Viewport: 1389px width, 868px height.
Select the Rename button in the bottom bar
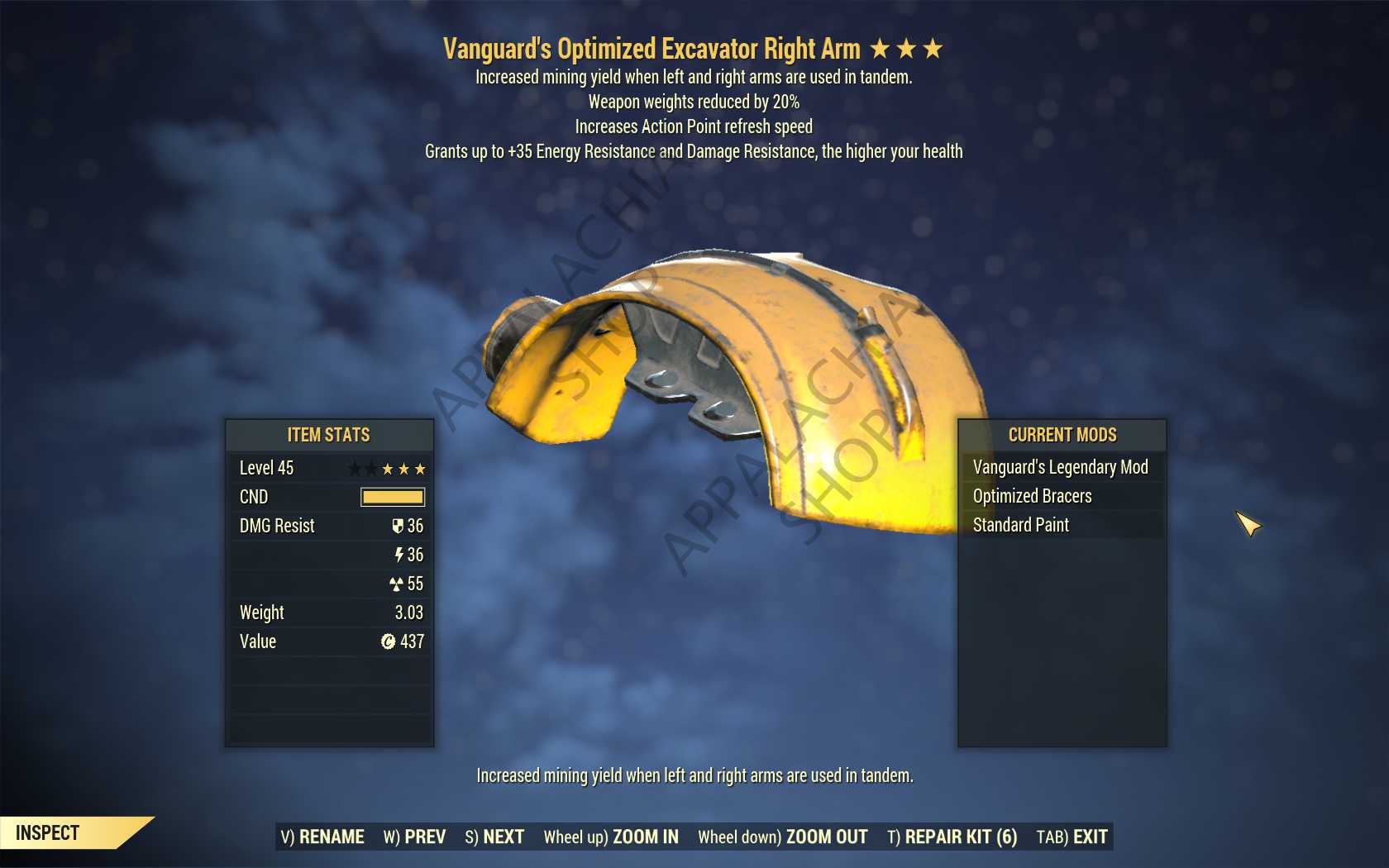pyautogui.click(x=322, y=837)
